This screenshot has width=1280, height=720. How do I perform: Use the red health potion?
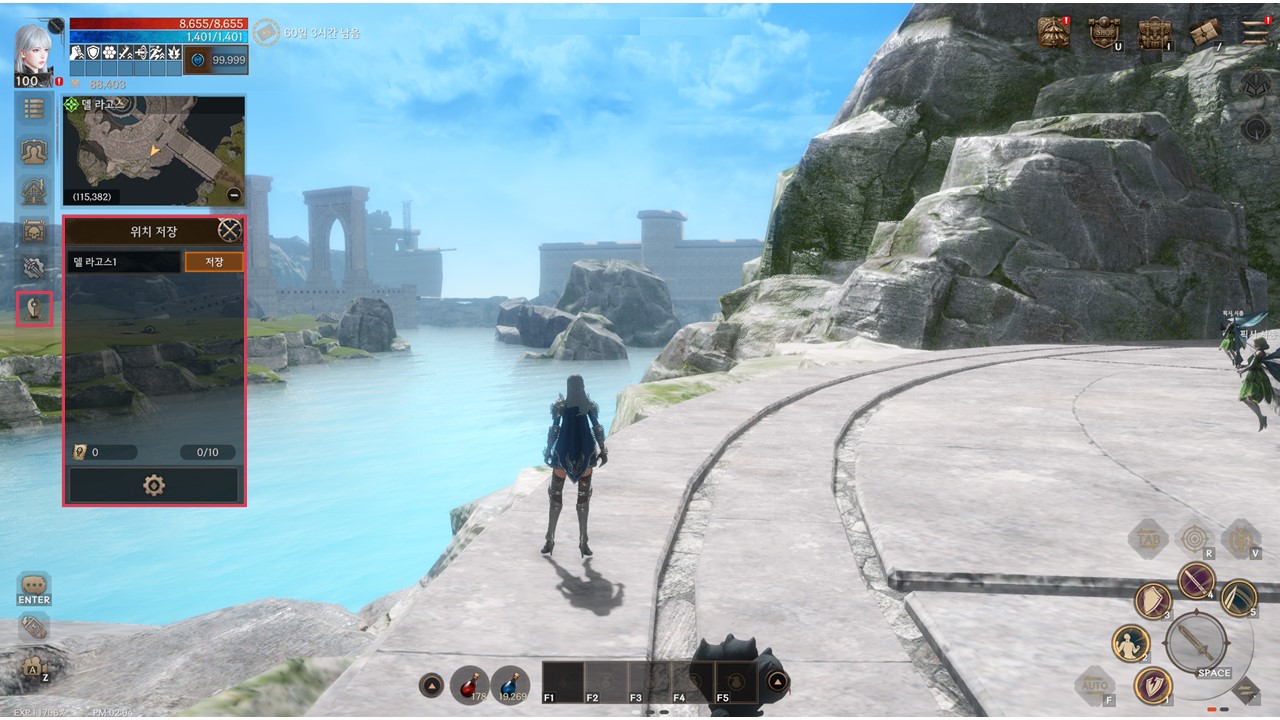coord(469,684)
